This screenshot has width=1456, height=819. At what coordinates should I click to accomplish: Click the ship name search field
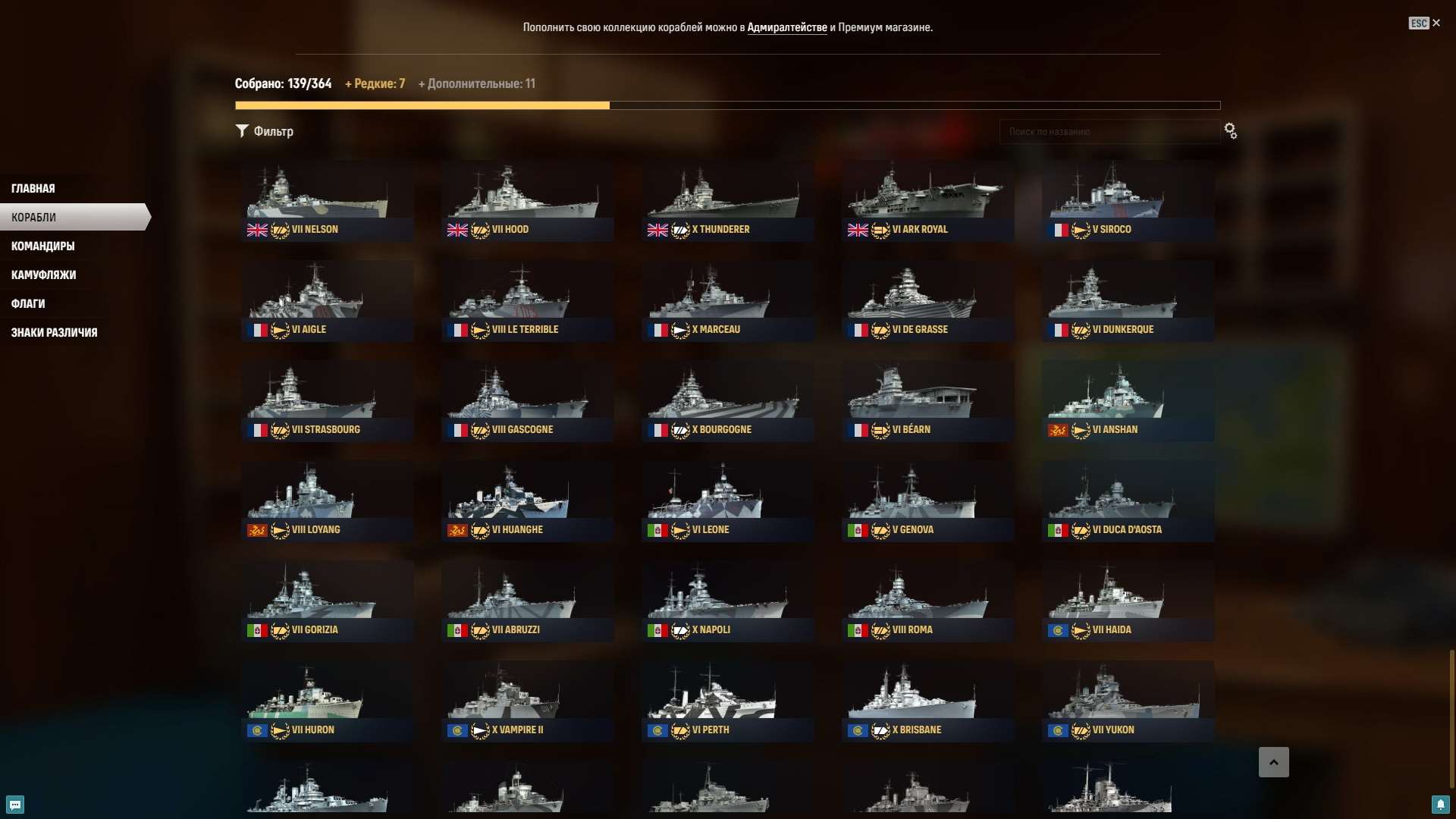(1109, 130)
